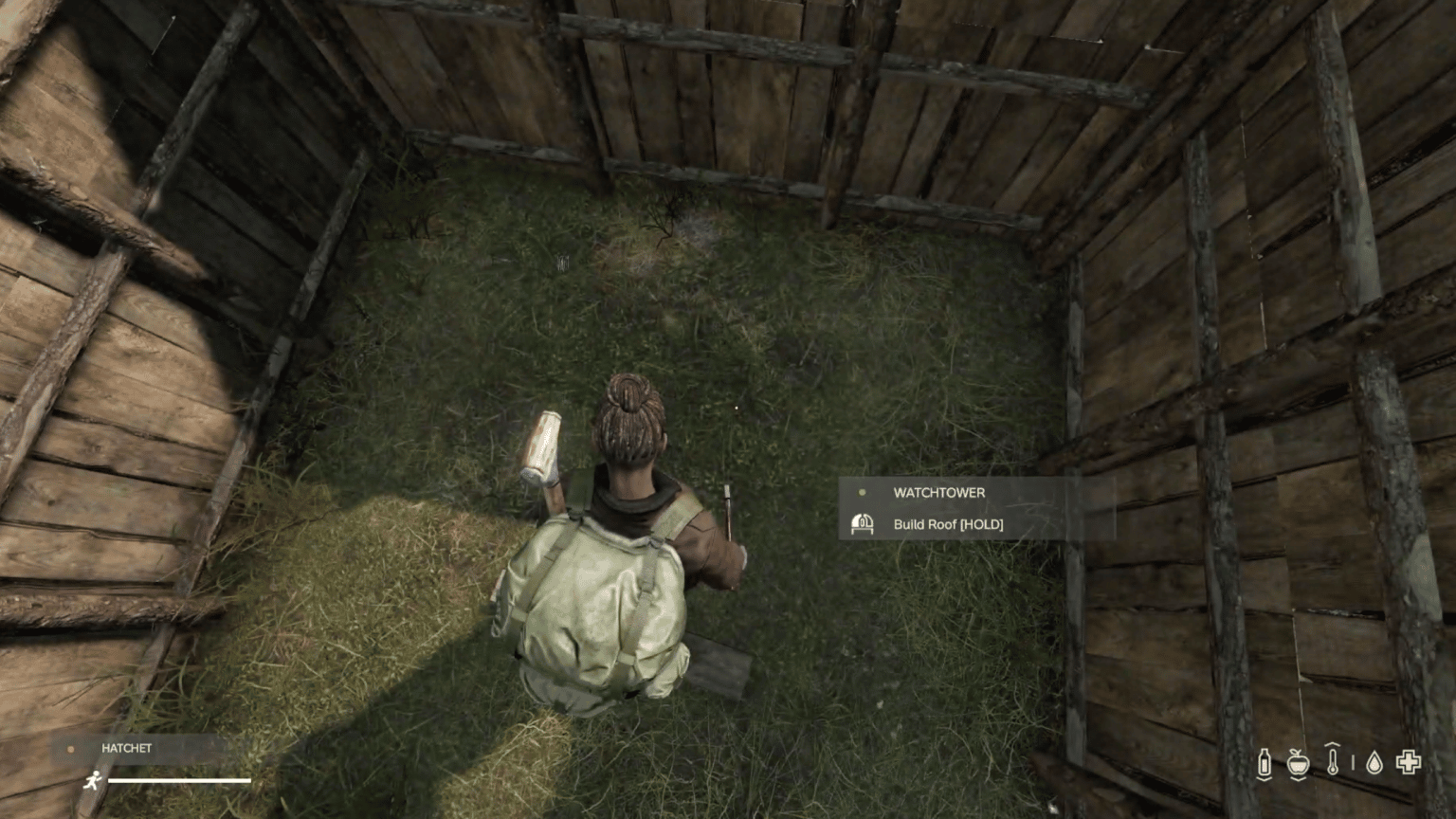Click the water bottle hydration icon
This screenshot has height=819, width=1456.
(x=1265, y=761)
